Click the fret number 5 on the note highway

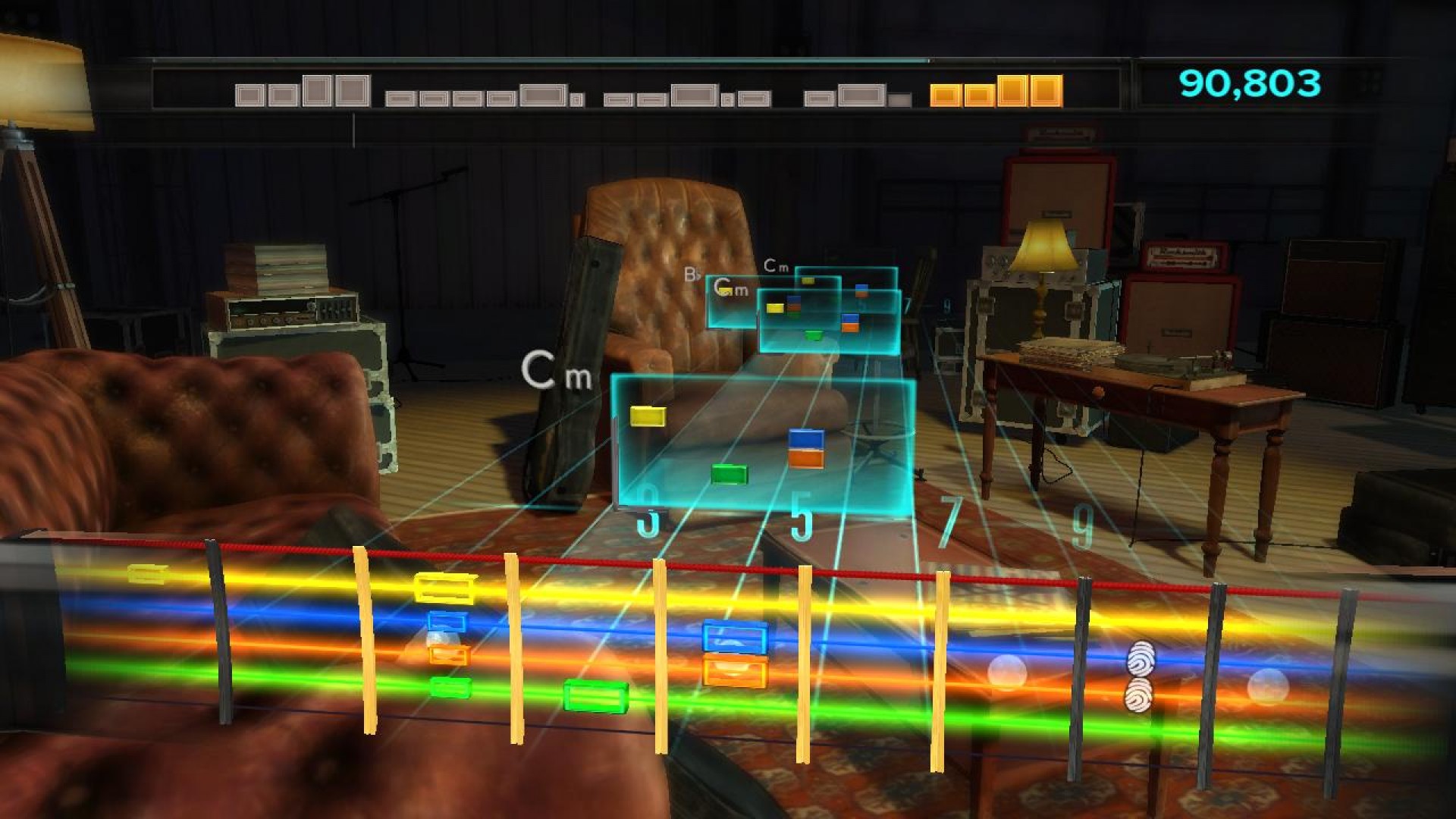pos(800,519)
